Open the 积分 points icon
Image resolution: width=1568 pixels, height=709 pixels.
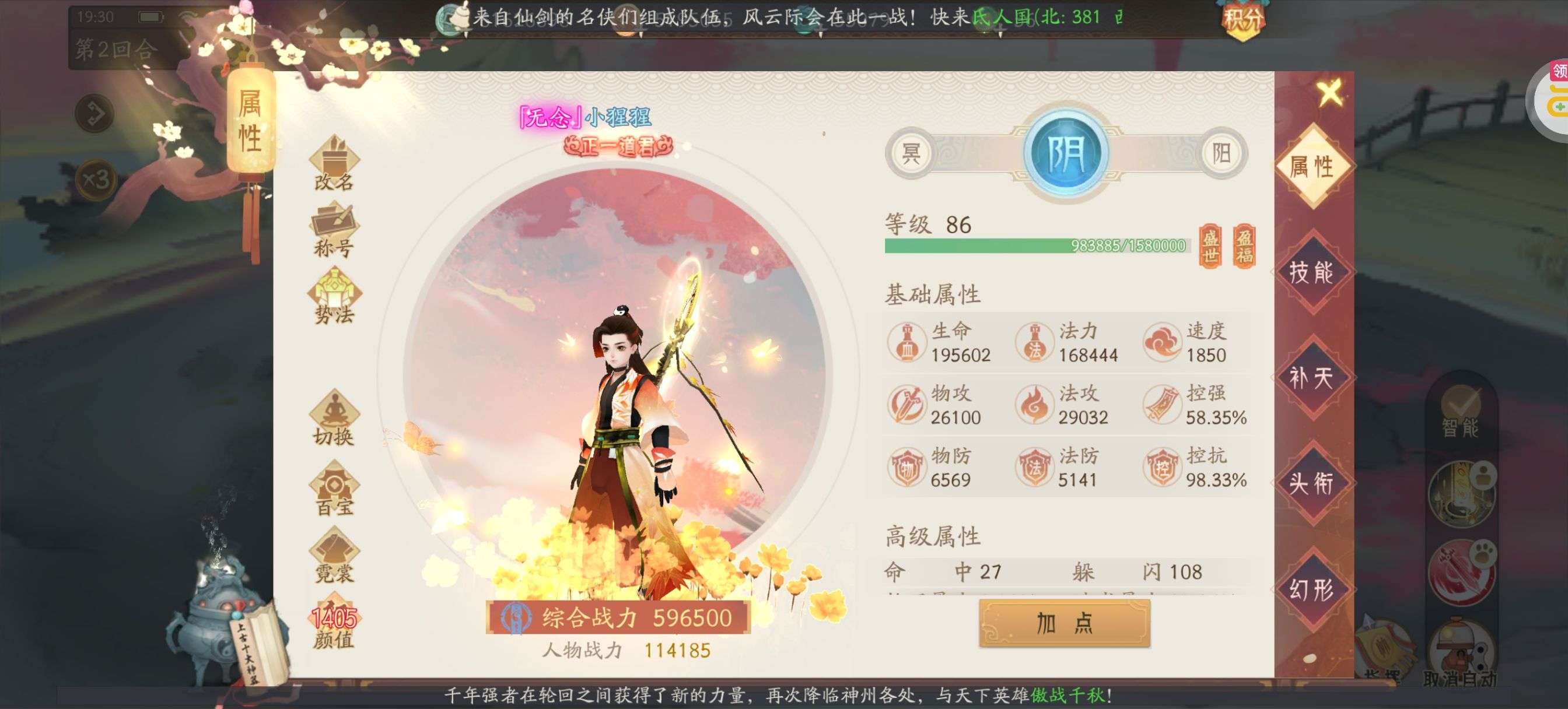(1242, 19)
